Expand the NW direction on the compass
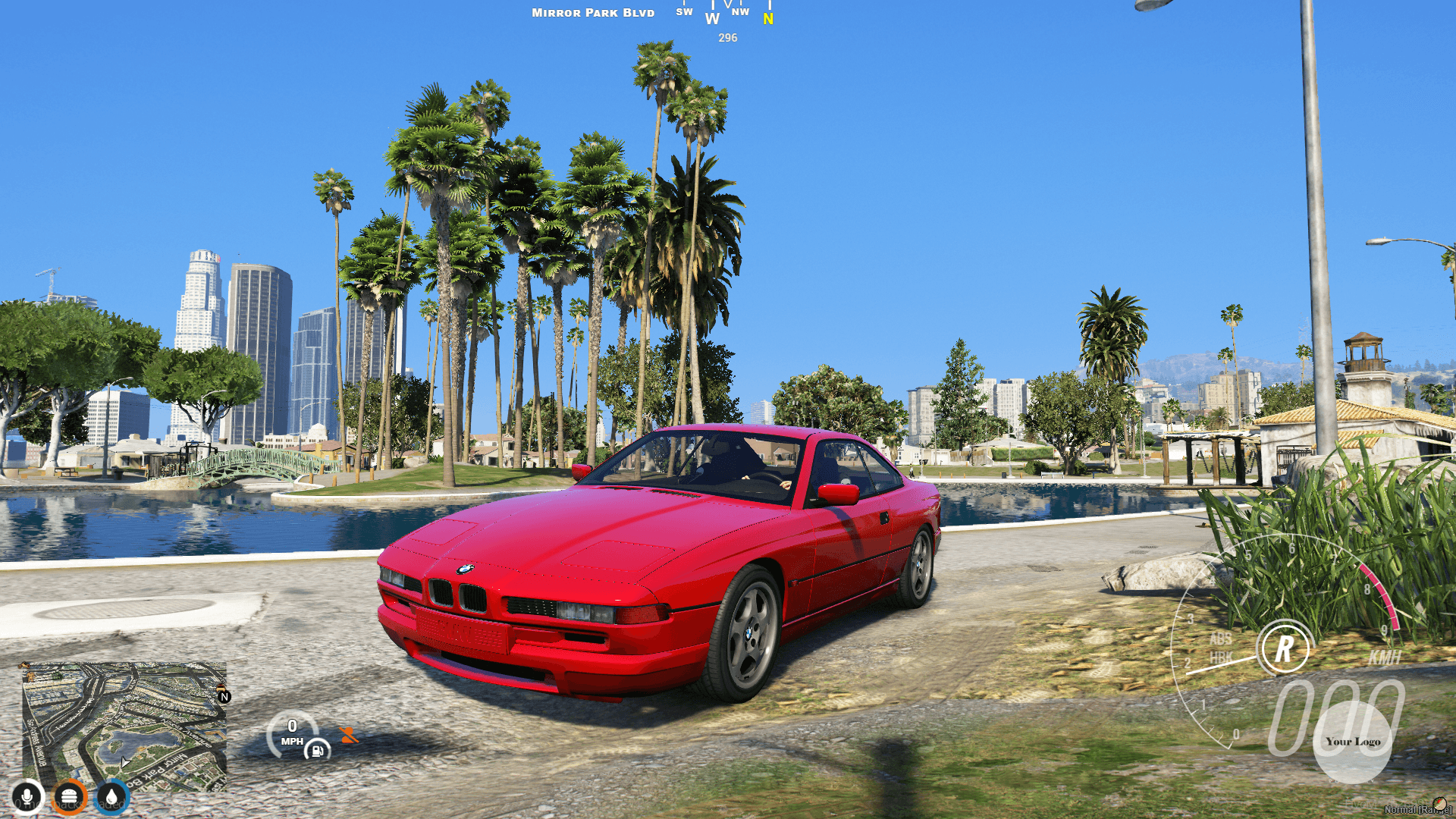Image resolution: width=1456 pixels, height=819 pixels. tap(741, 11)
